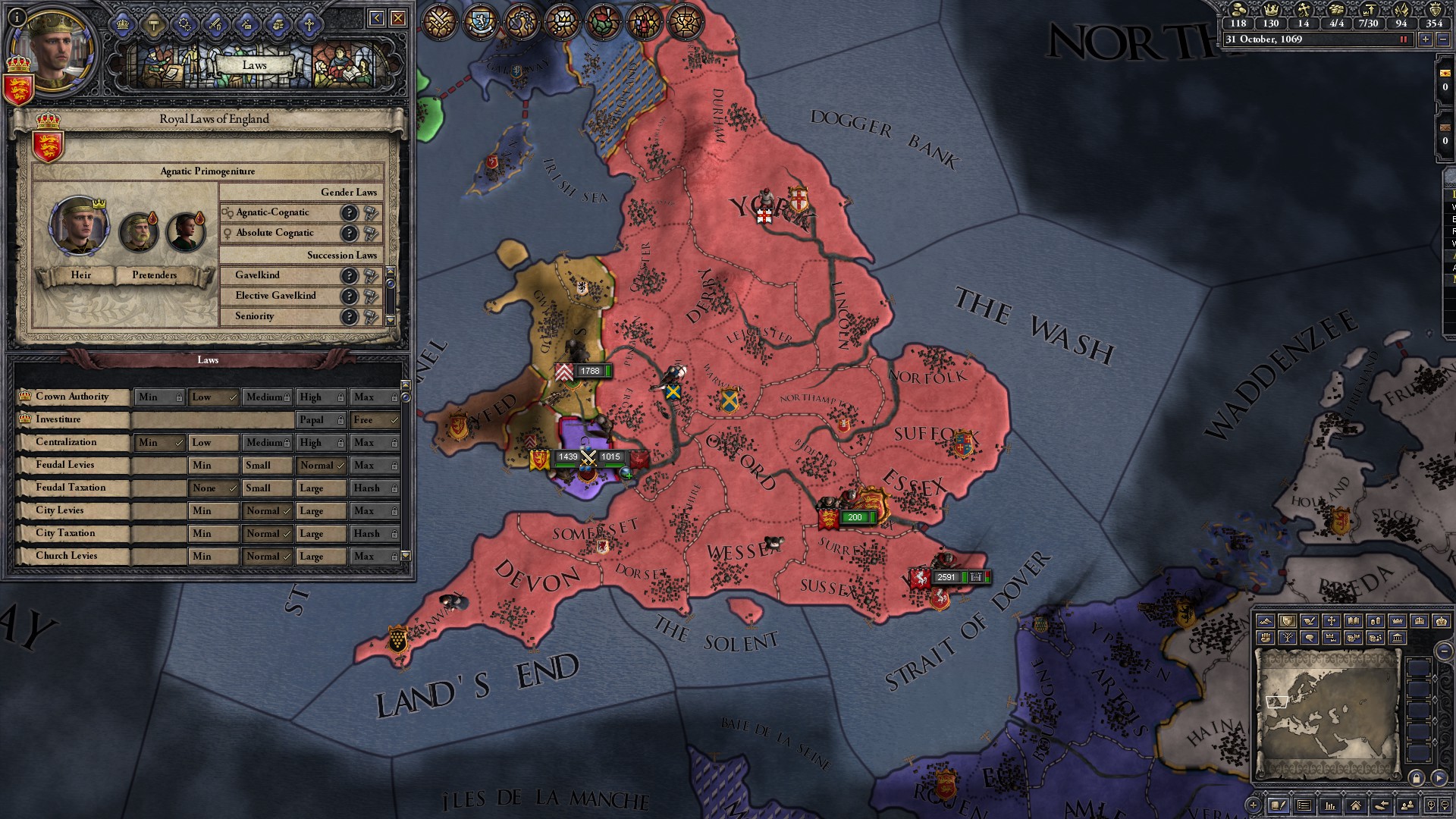This screenshot has width=1456, height=819.
Task: Show help for Agnatic-Cognatic gender law
Action: (348, 213)
